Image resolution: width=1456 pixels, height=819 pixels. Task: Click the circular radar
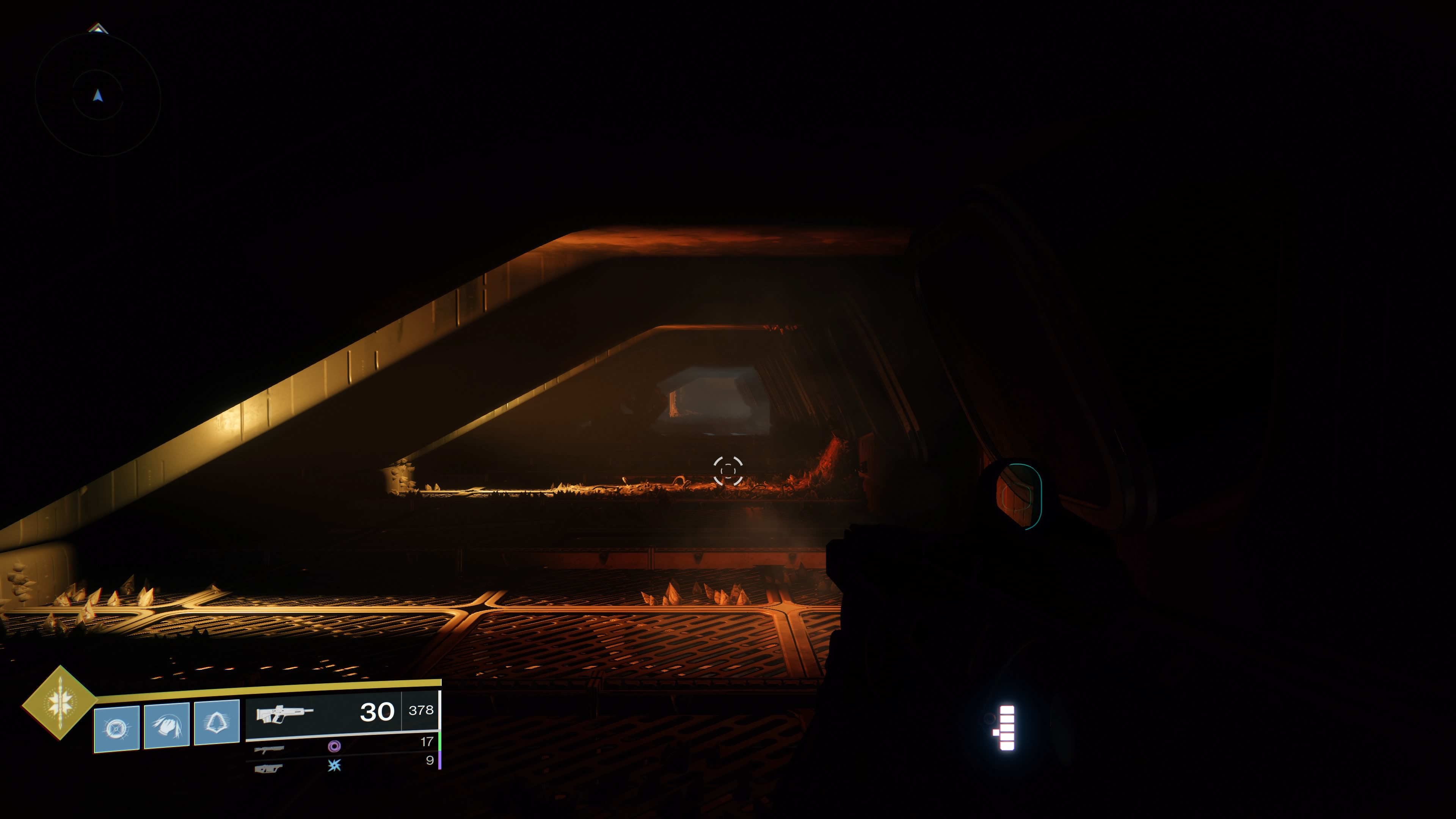coord(98,95)
